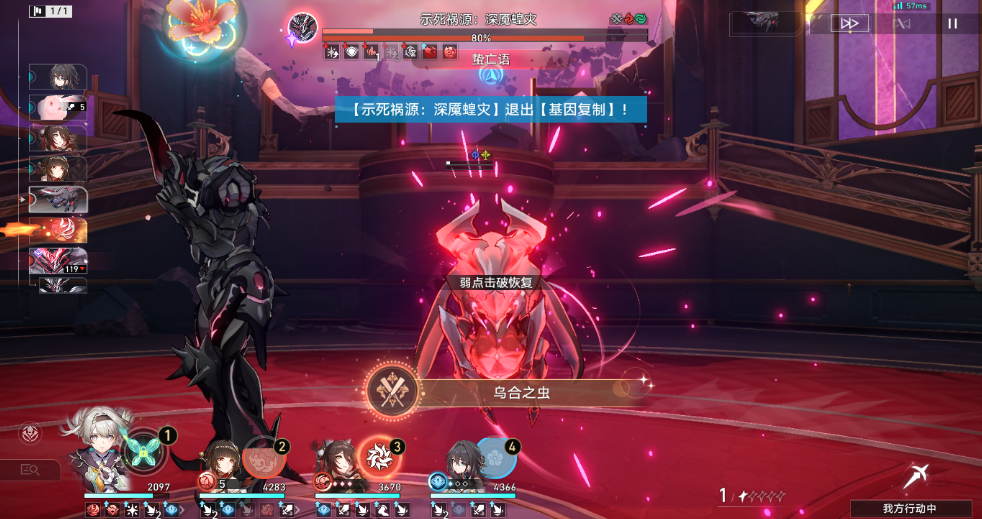Select the top portrait in turn order

(x=57, y=77)
